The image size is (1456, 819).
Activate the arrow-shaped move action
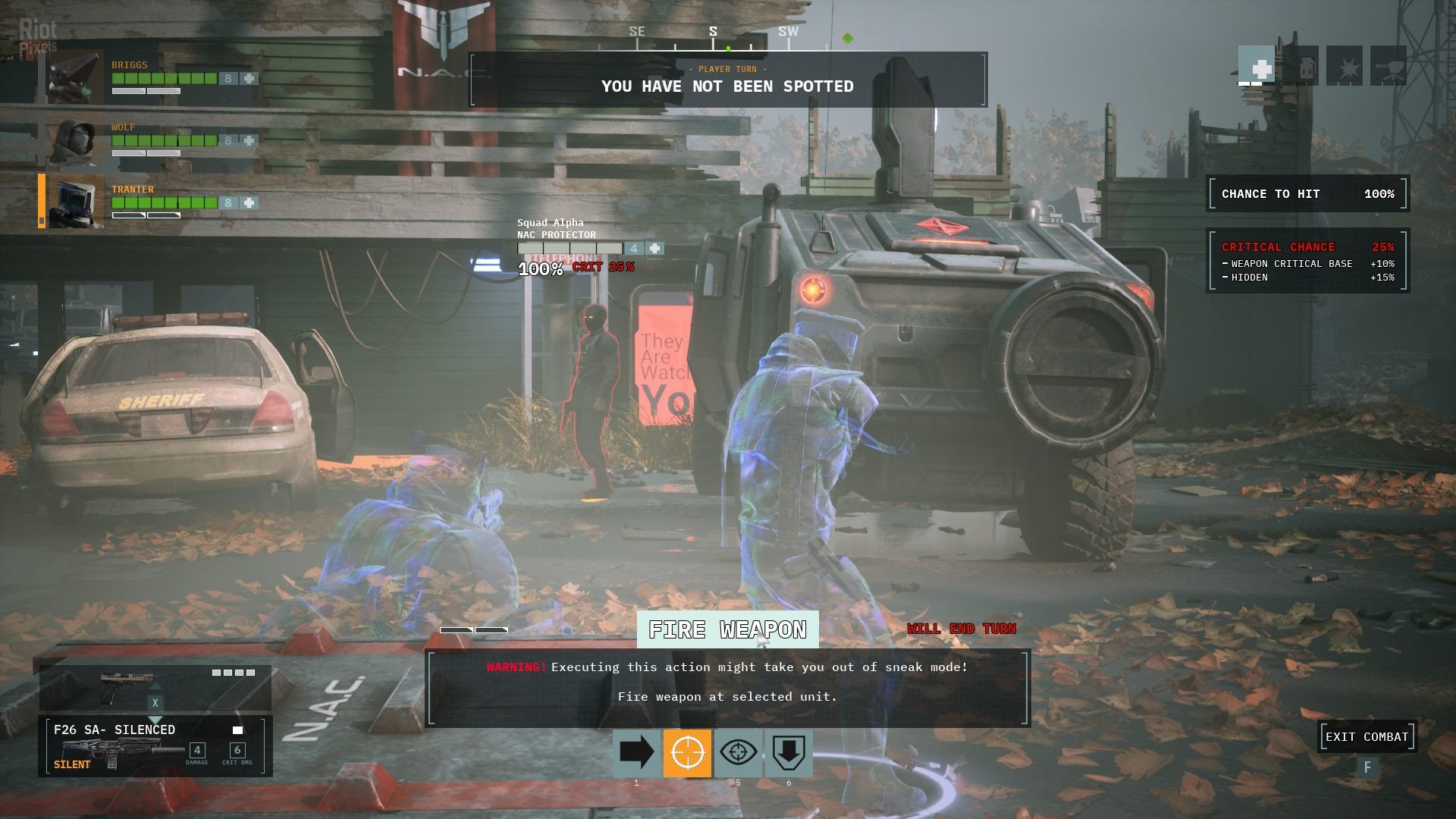click(636, 753)
